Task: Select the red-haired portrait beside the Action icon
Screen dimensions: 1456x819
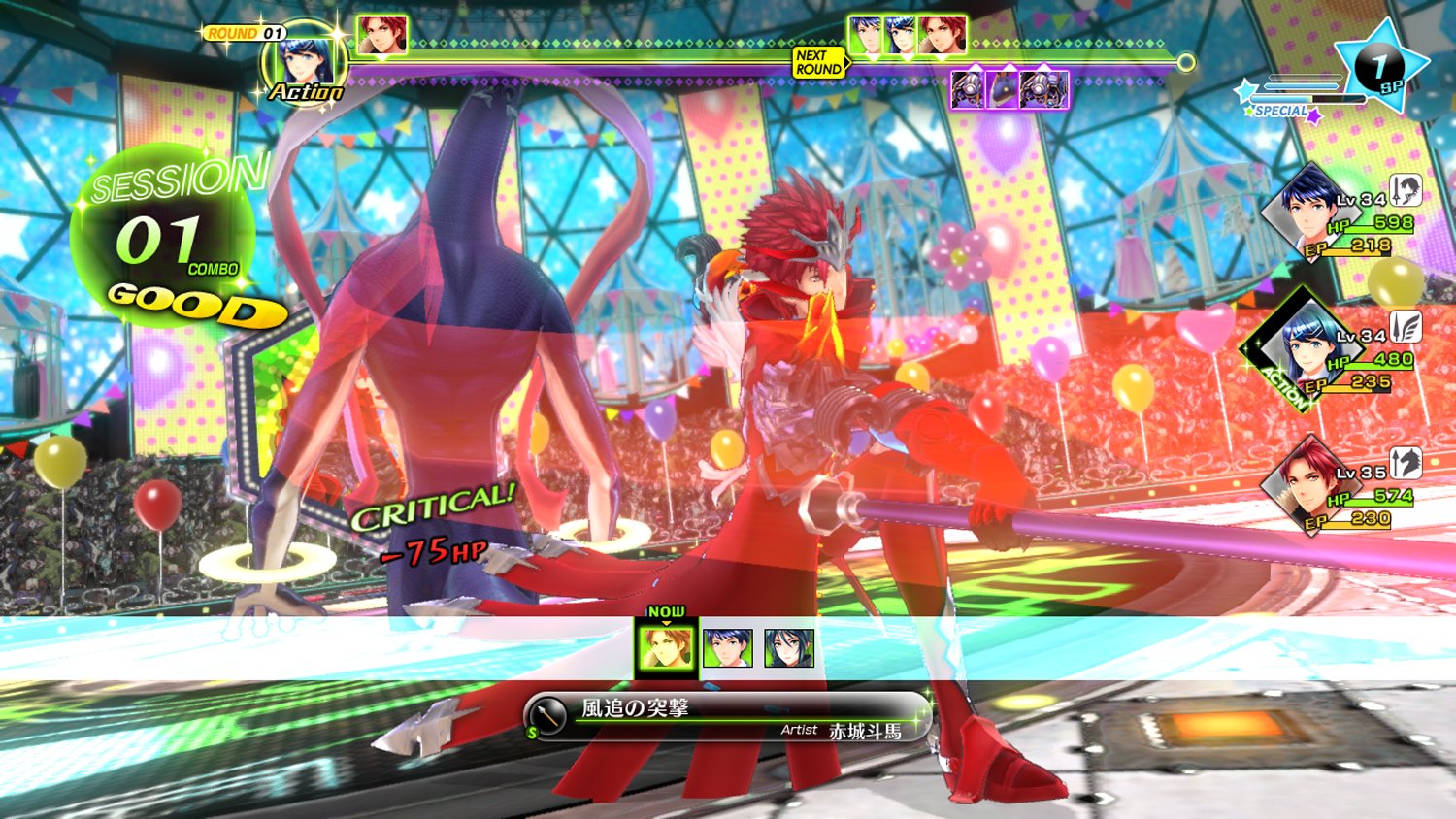Action: point(381,35)
